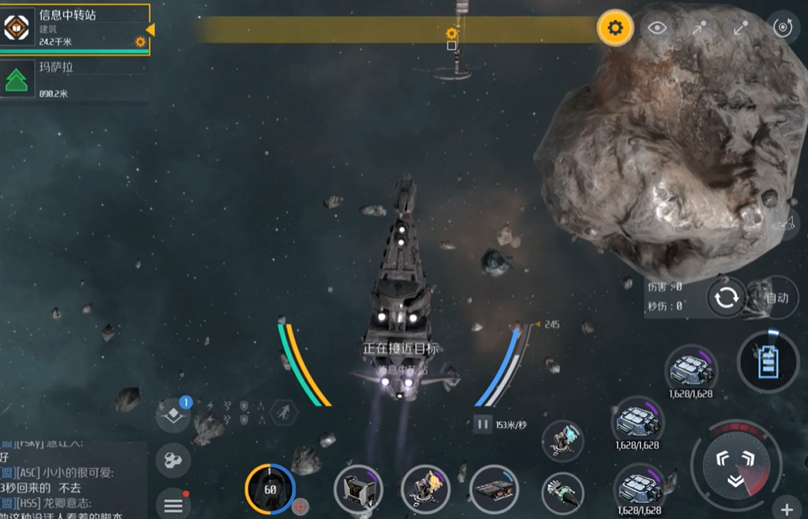
Task: Toggle the eye overview visibility icon
Action: click(x=657, y=28)
